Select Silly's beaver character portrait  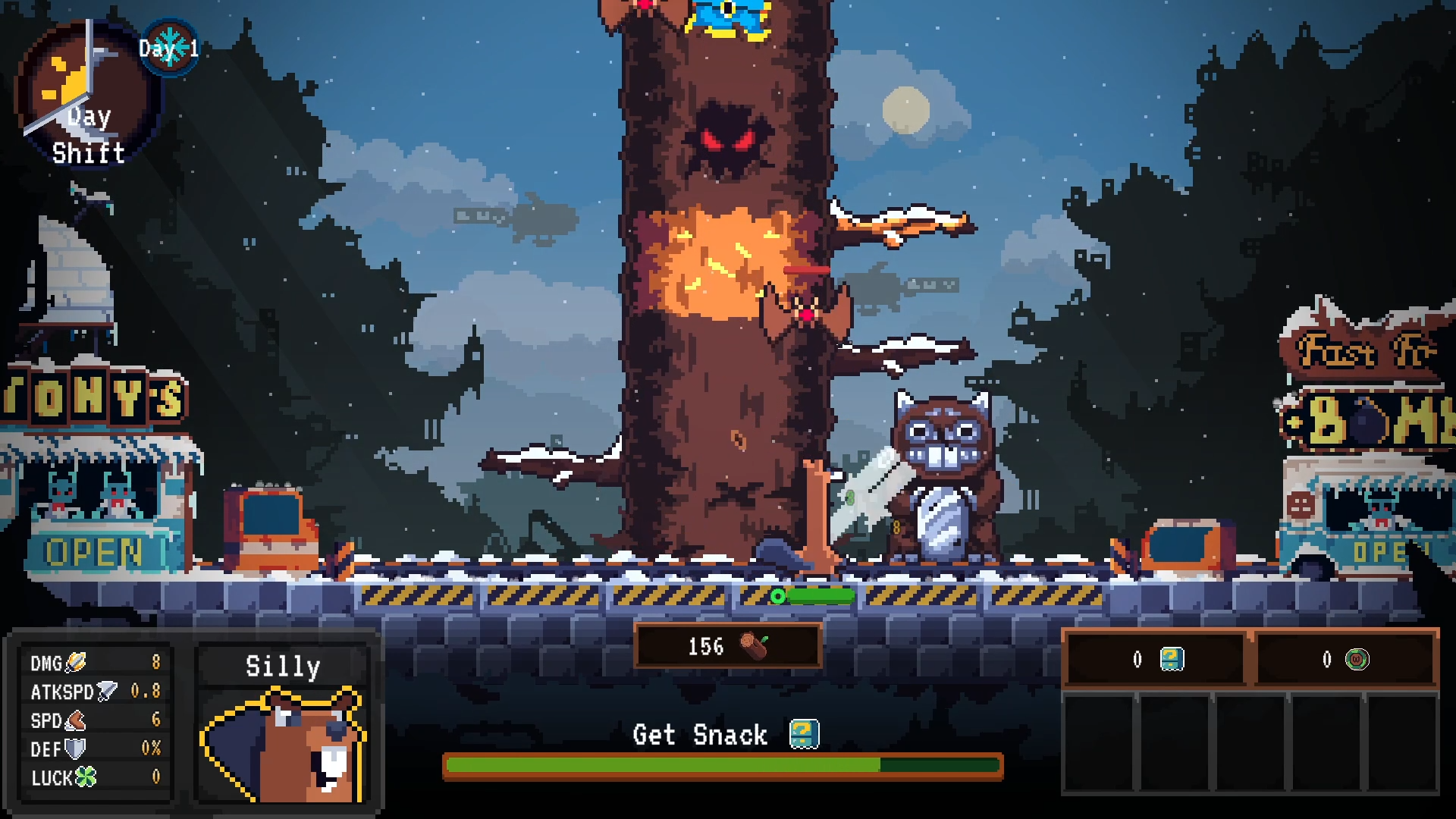pos(283,745)
